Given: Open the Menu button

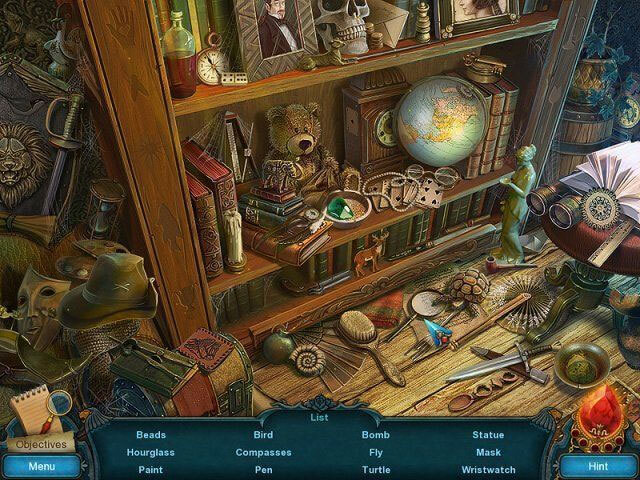Looking at the screenshot, I should [41, 466].
